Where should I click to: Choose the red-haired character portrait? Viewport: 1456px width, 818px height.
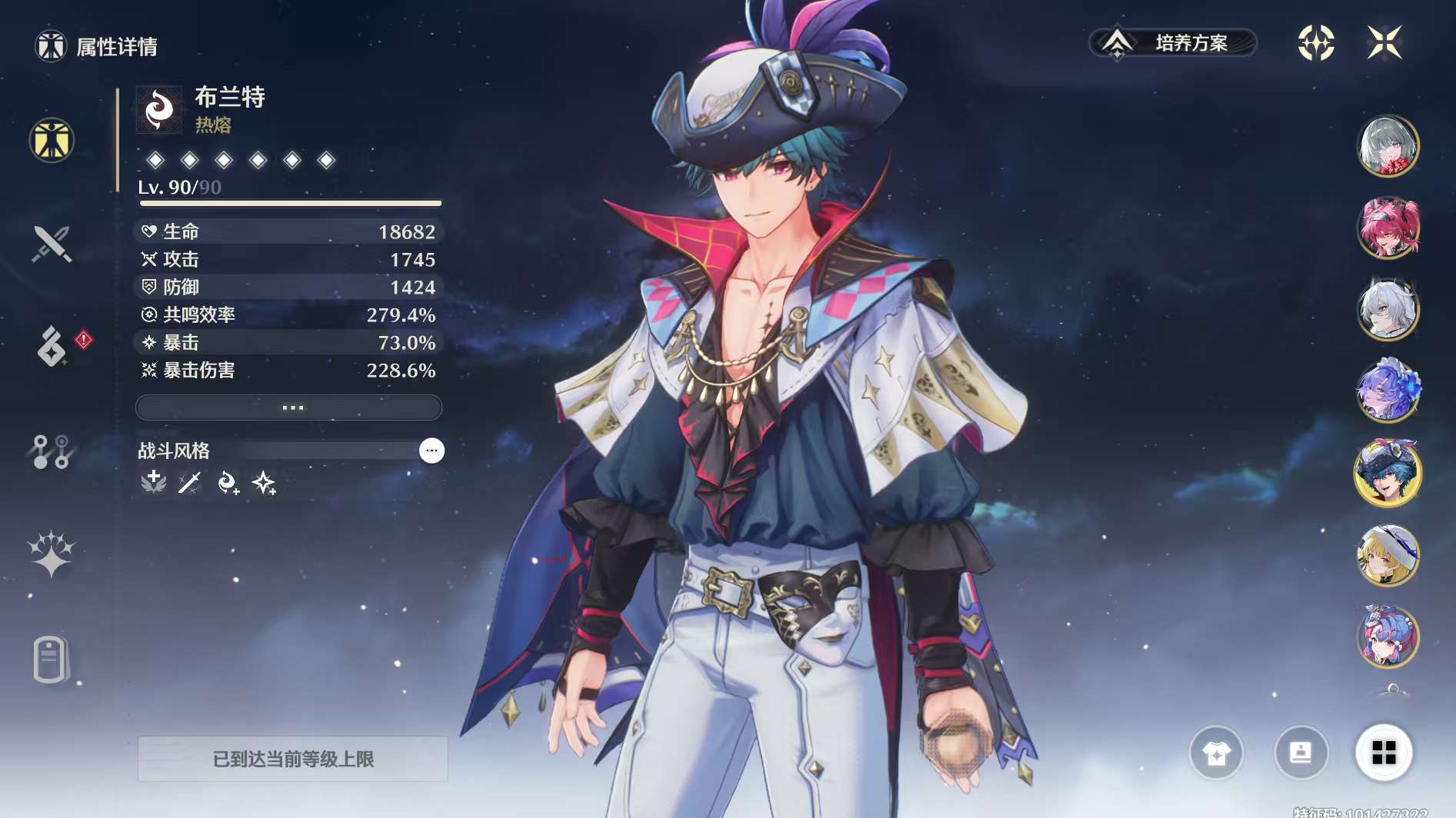[x=1388, y=228]
